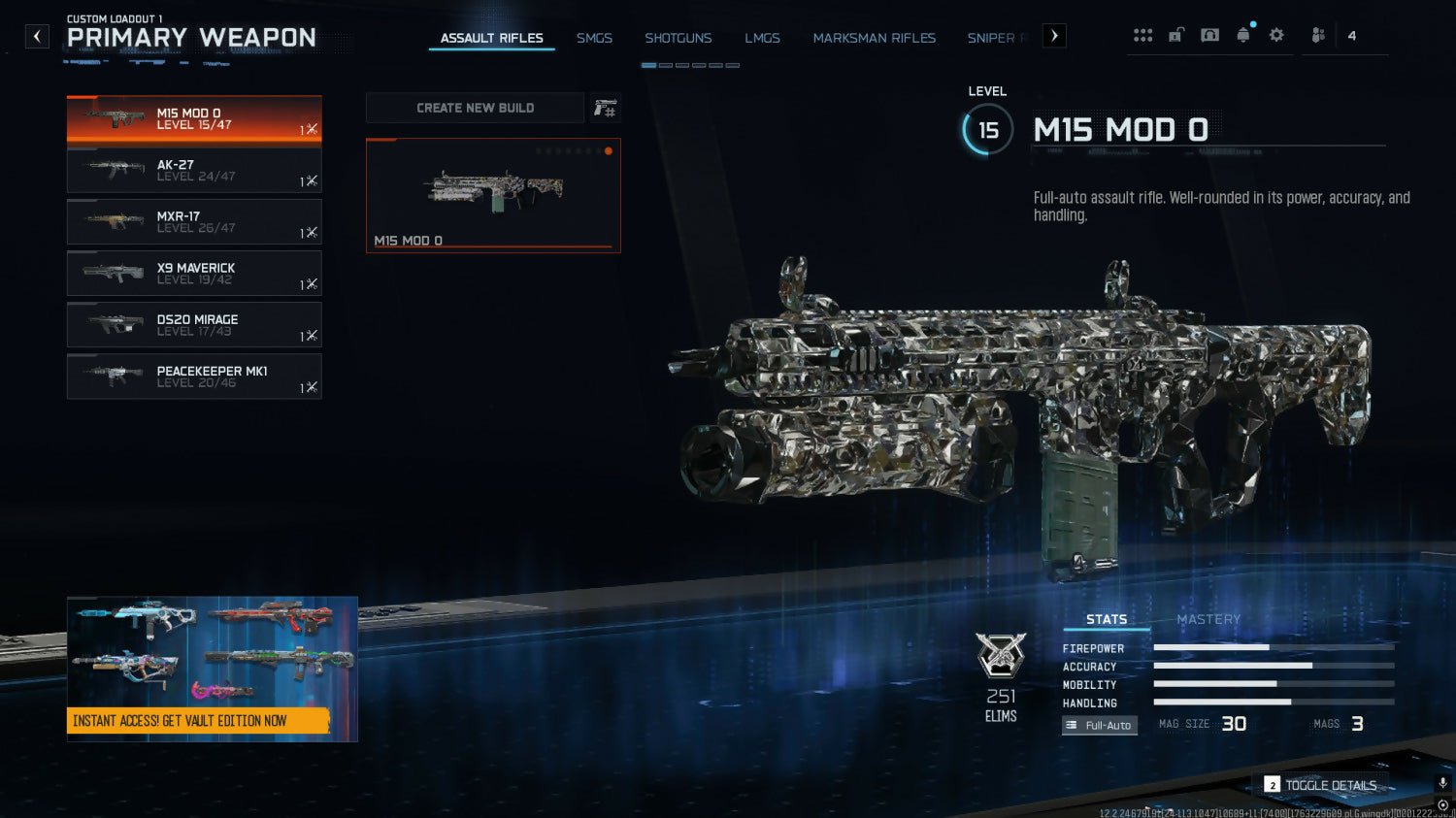Viewport: 1456px width, 818px height.
Task: Pick the X9 Maverick weapon row
Action: pyautogui.click(x=194, y=274)
